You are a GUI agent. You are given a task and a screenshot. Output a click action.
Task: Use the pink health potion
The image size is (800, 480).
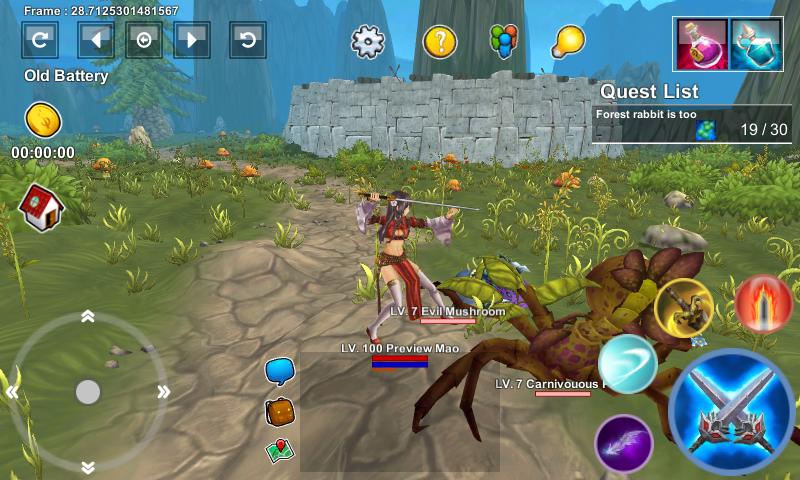tap(702, 45)
